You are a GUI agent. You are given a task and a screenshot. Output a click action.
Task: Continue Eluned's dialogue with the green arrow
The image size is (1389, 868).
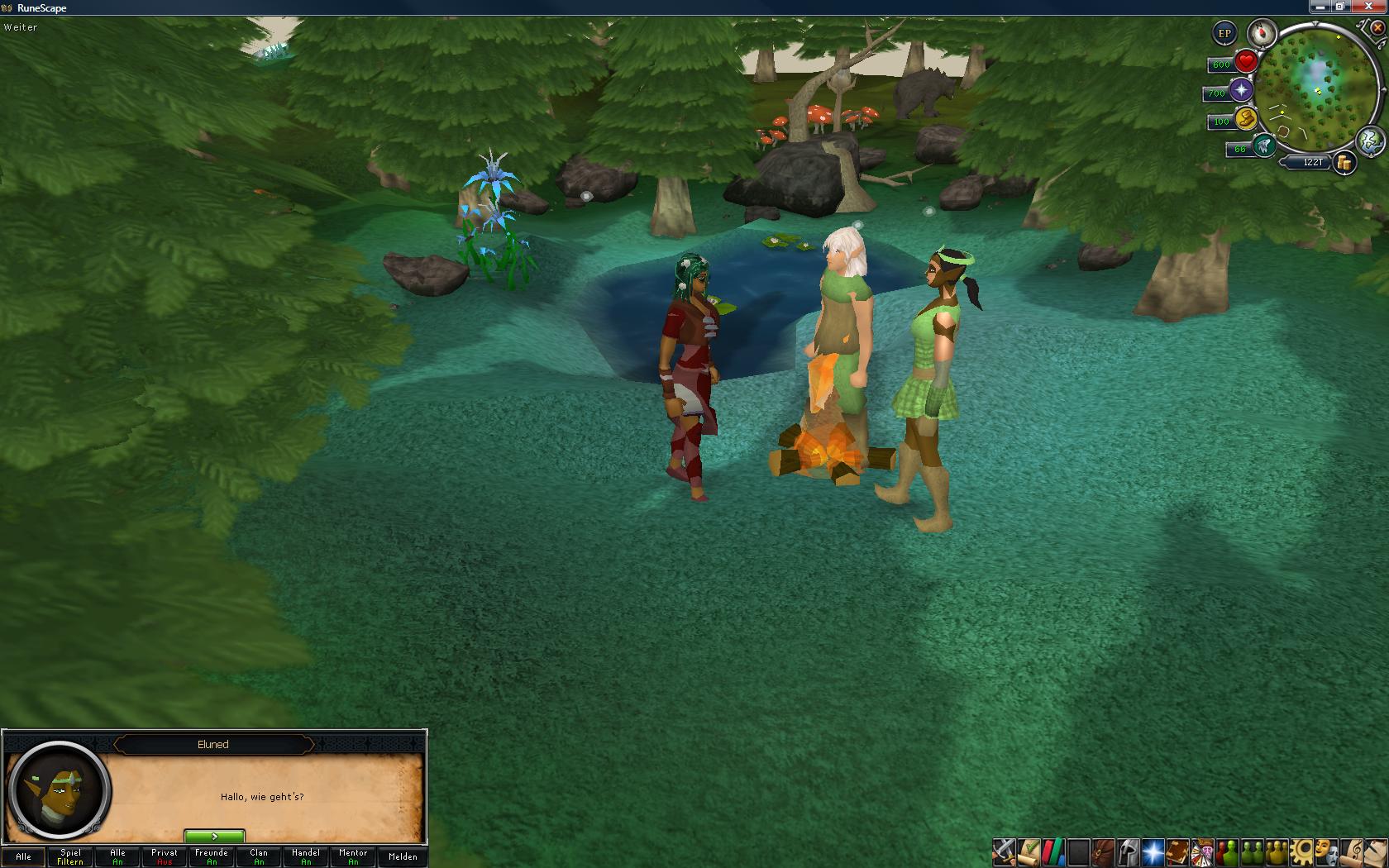pyautogui.click(x=214, y=836)
